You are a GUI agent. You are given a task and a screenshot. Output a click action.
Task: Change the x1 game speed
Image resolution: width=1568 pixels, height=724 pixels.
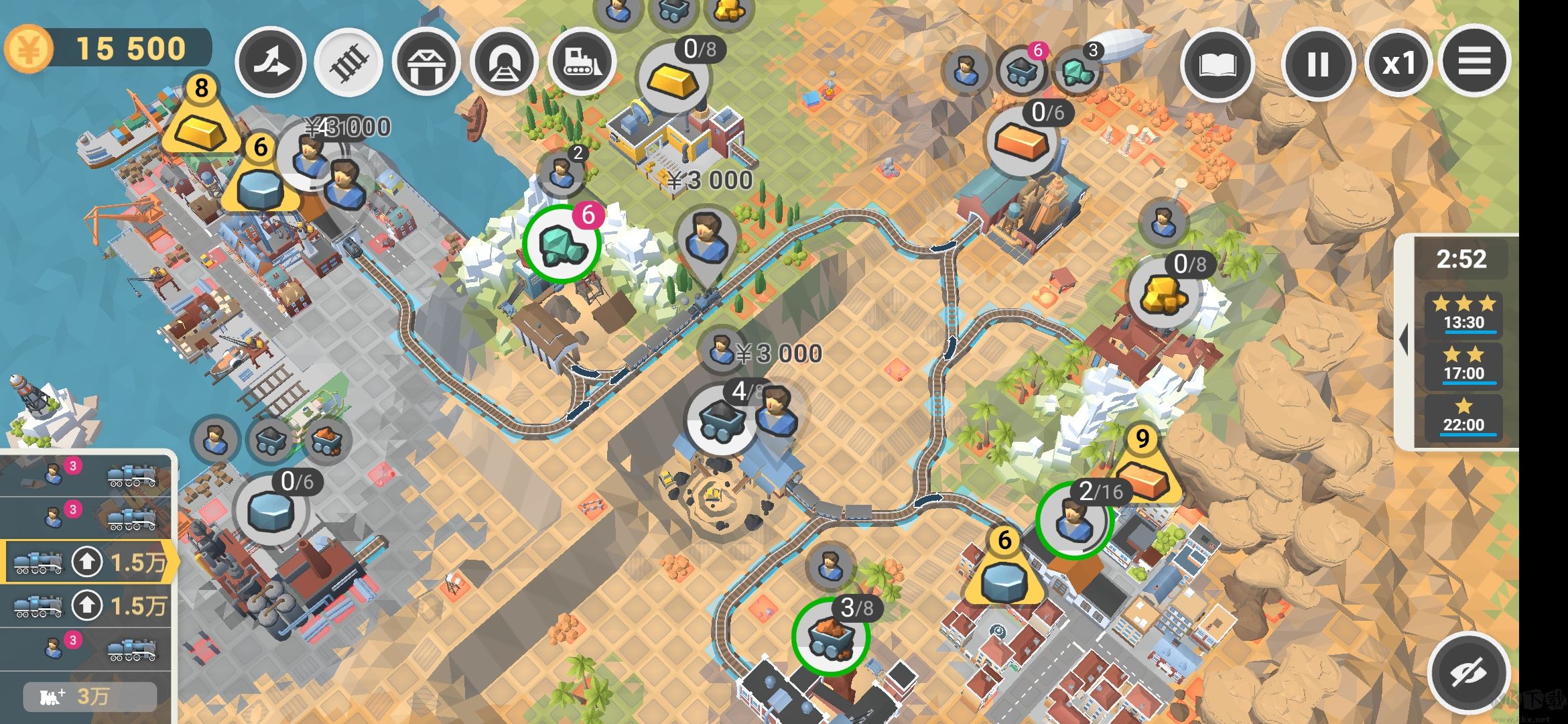1398,65
